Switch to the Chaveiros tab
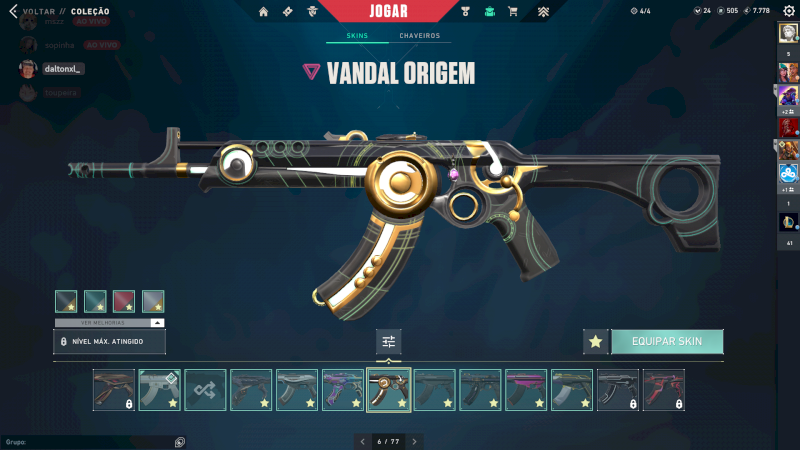The height and width of the screenshot is (450, 800). click(419, 36)
